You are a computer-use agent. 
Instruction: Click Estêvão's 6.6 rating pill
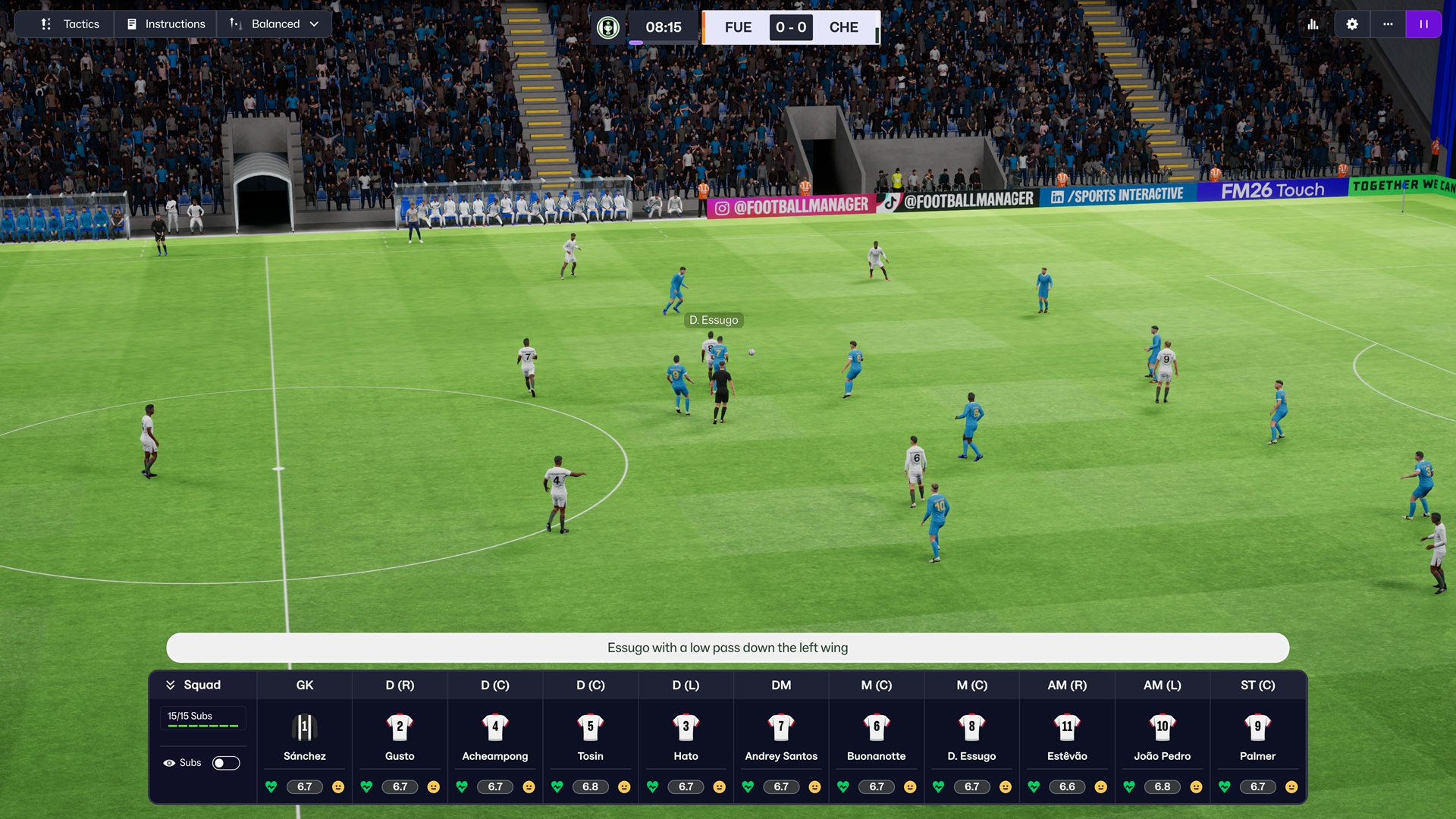click(1066, 786)
